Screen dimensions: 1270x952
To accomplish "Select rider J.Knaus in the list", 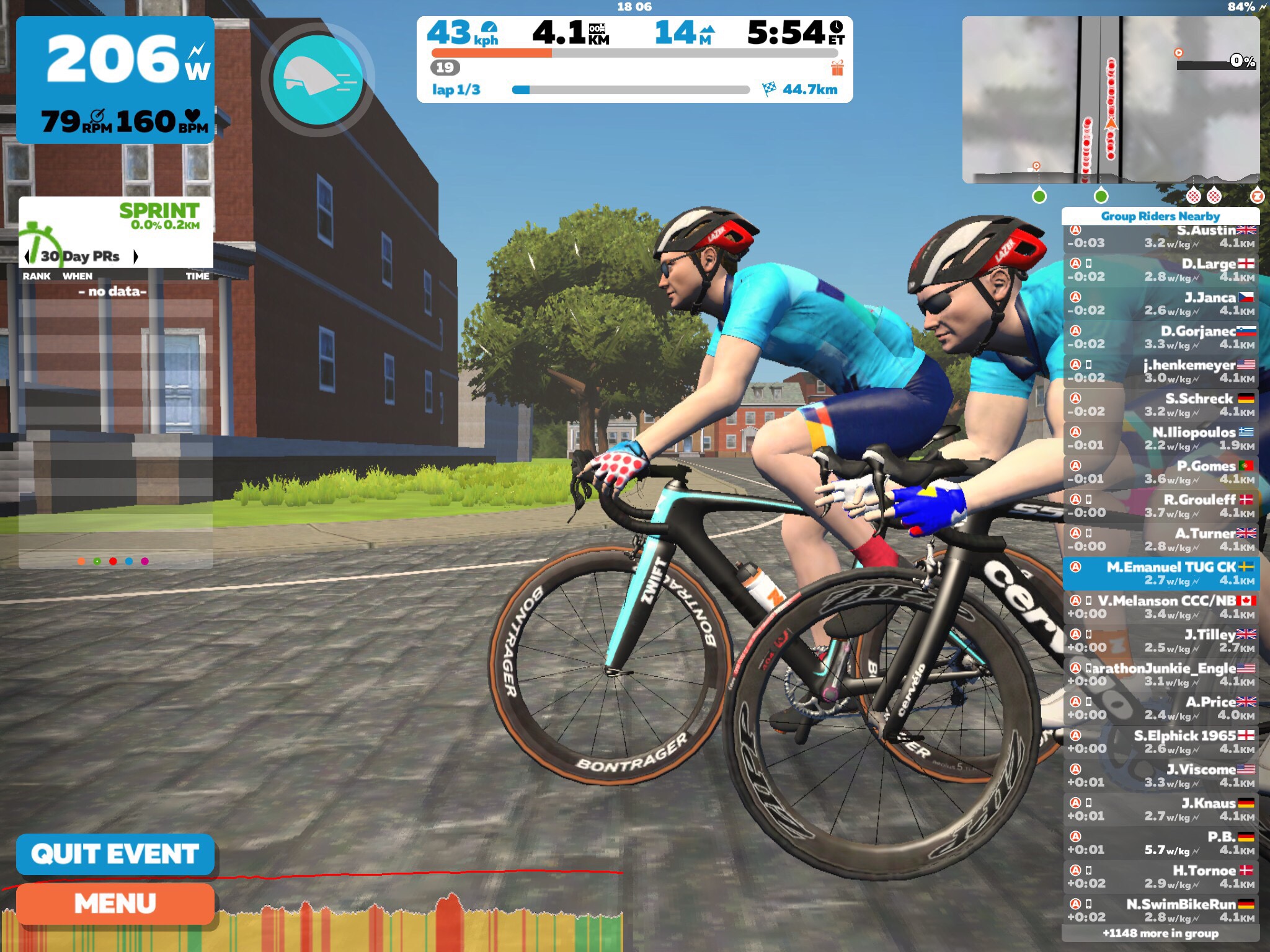I will click(x=1160, y=809).
